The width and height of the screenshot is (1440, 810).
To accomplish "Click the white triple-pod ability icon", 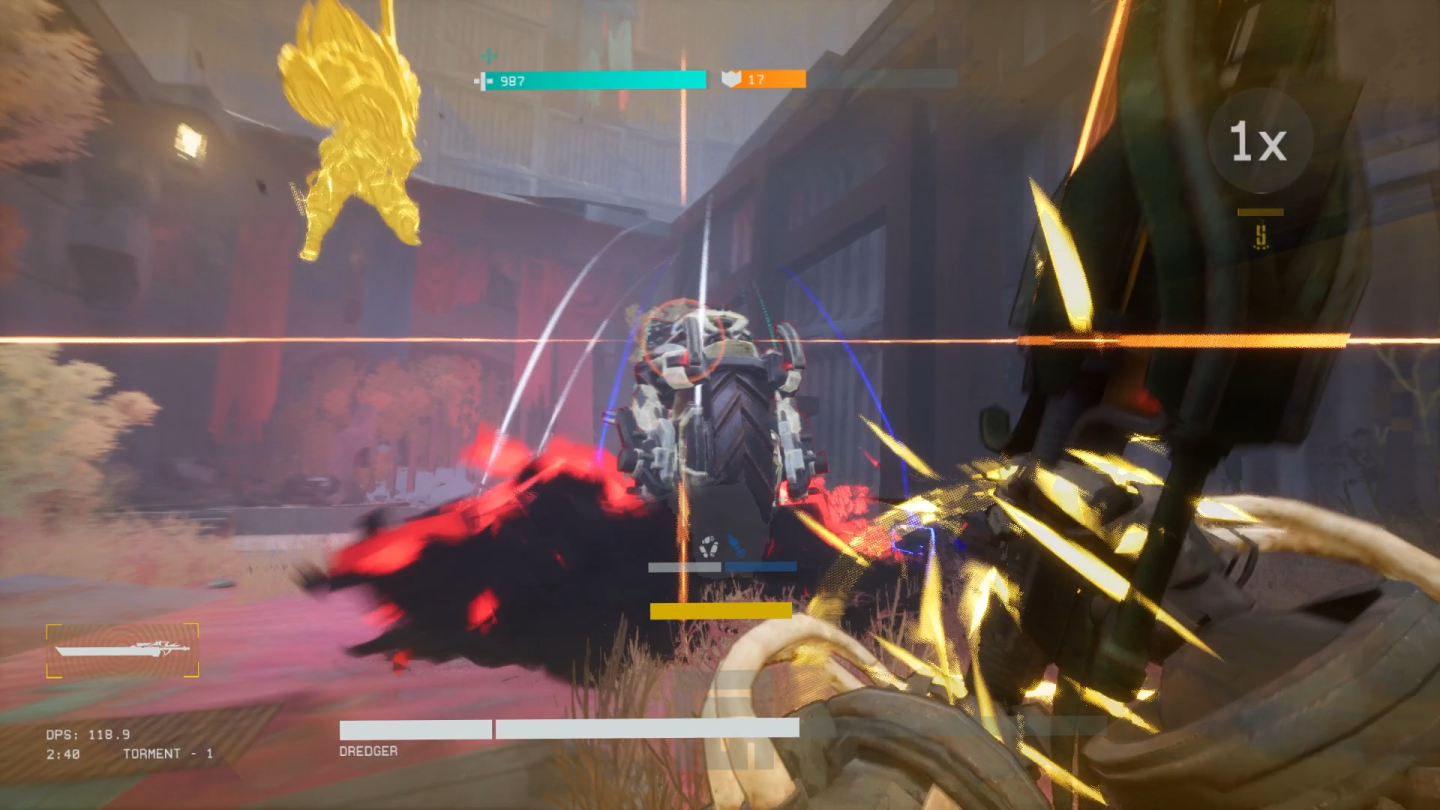I will pos(709,545).
